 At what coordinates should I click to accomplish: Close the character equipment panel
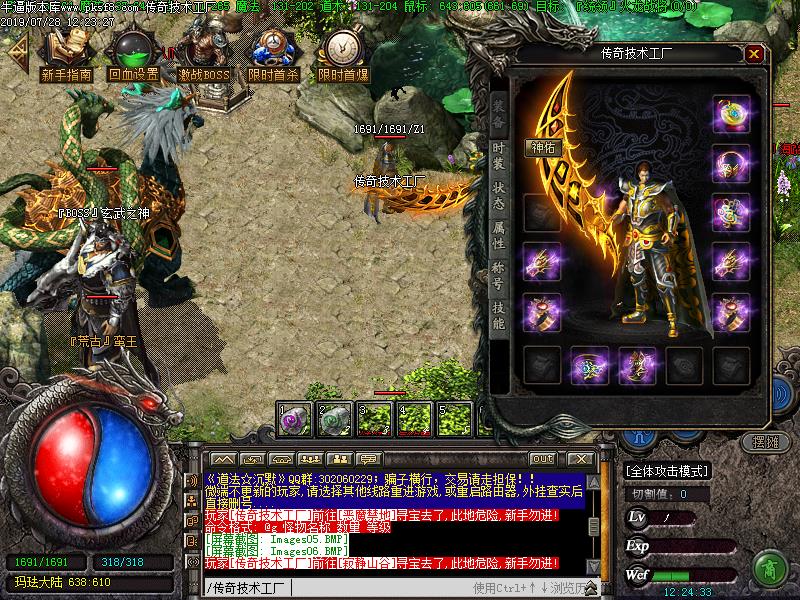(754, 54)
